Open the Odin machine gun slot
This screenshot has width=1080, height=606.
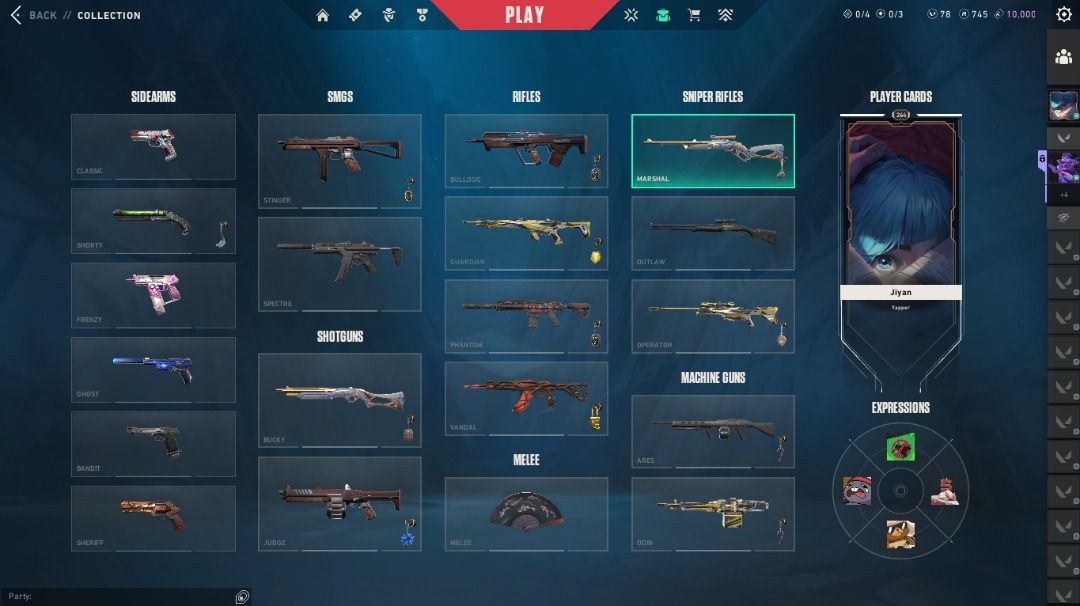pos(713,513)
